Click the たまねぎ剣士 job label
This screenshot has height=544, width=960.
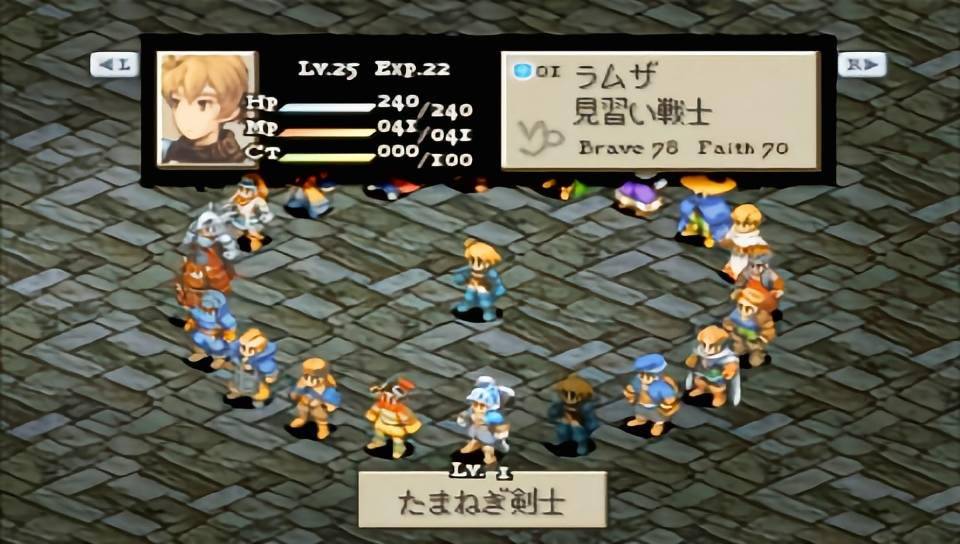(x=482, y=499)
